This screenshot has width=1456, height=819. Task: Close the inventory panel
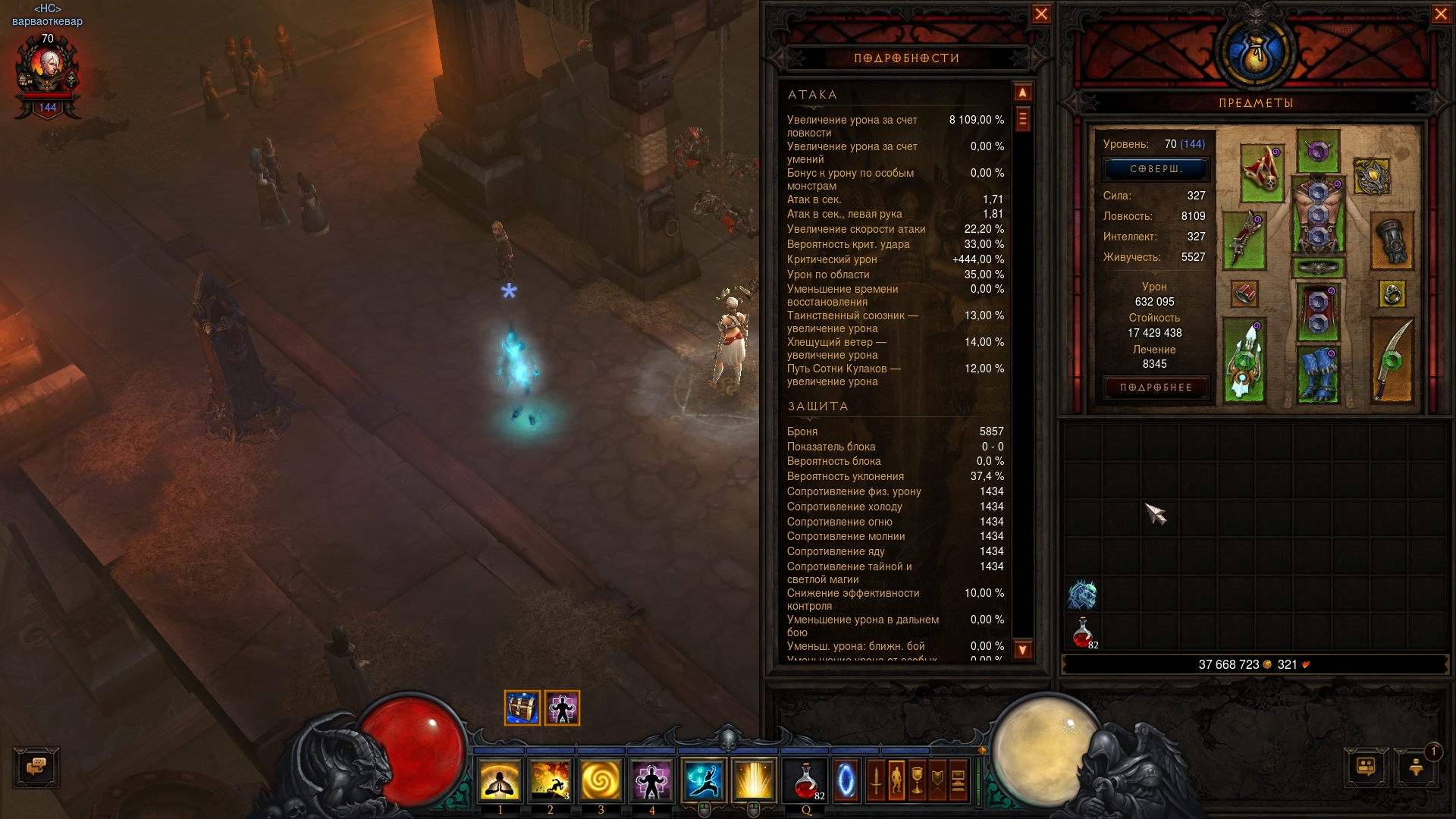(1441, 14)
